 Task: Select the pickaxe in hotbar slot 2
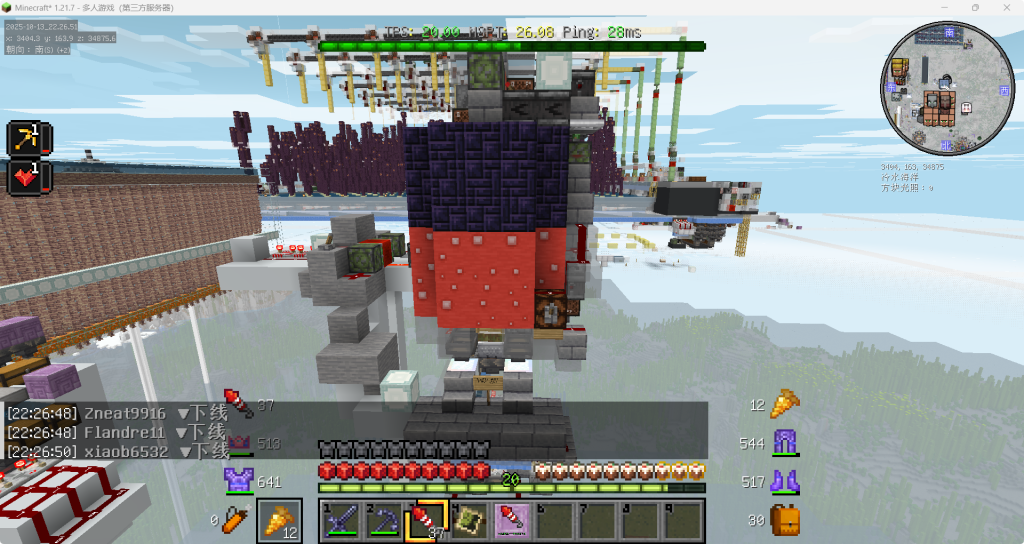(x=385, y=520)
